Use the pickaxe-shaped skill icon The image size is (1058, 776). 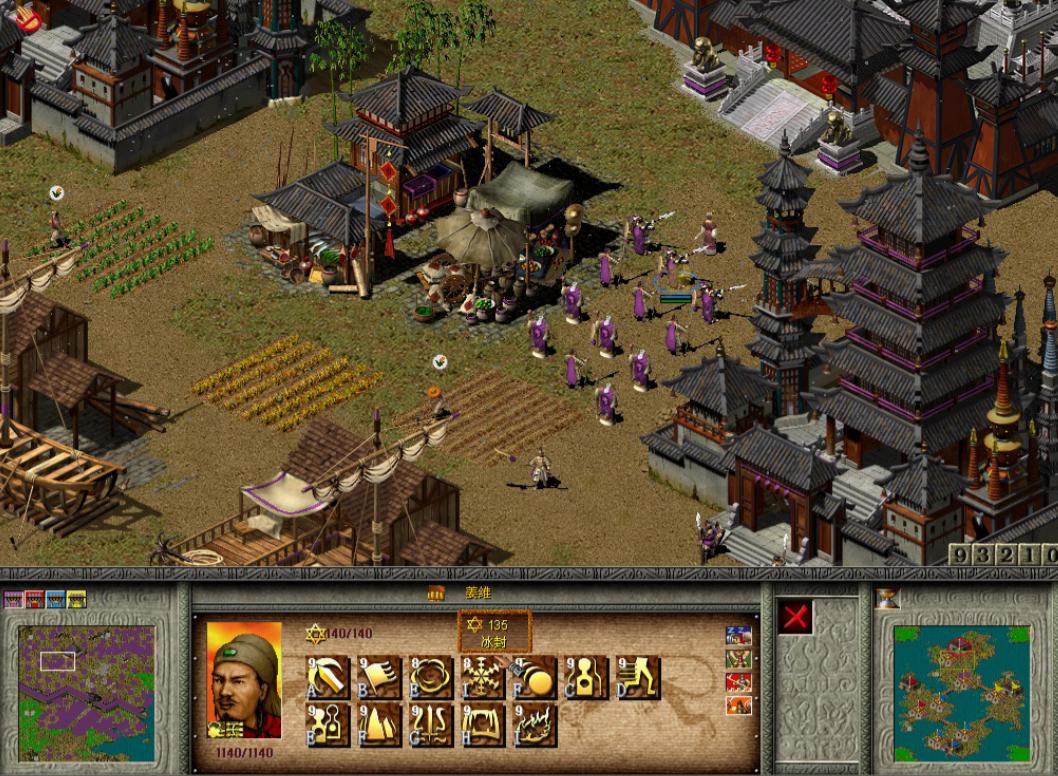pyautogui.click(x=328, y=678)
